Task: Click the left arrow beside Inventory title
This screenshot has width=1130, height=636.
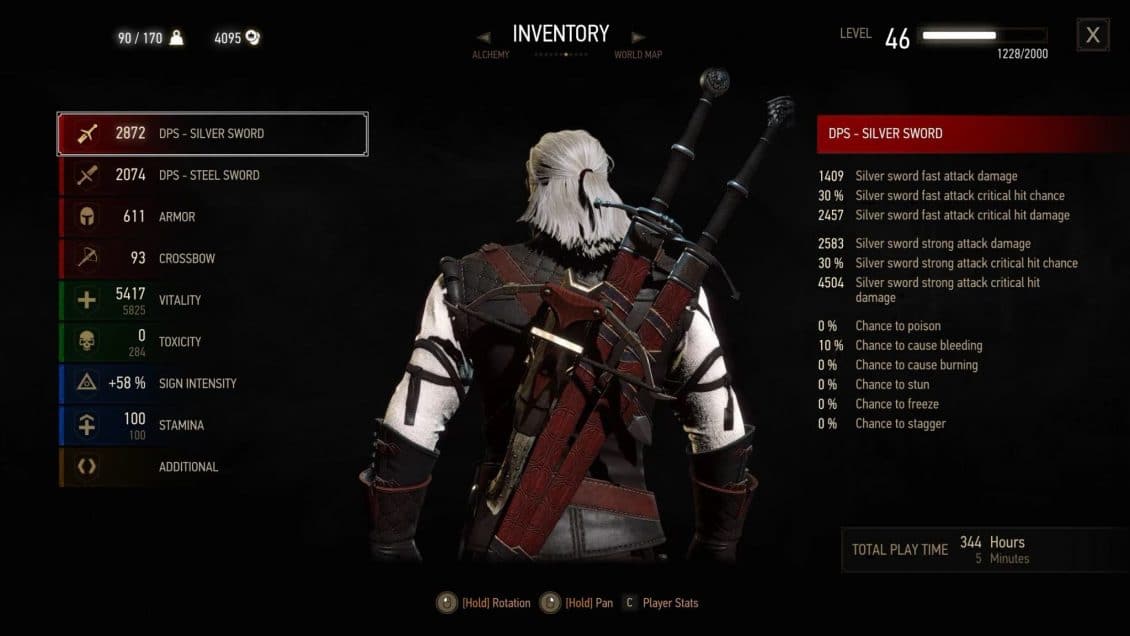Action: (x=484, y=37)
